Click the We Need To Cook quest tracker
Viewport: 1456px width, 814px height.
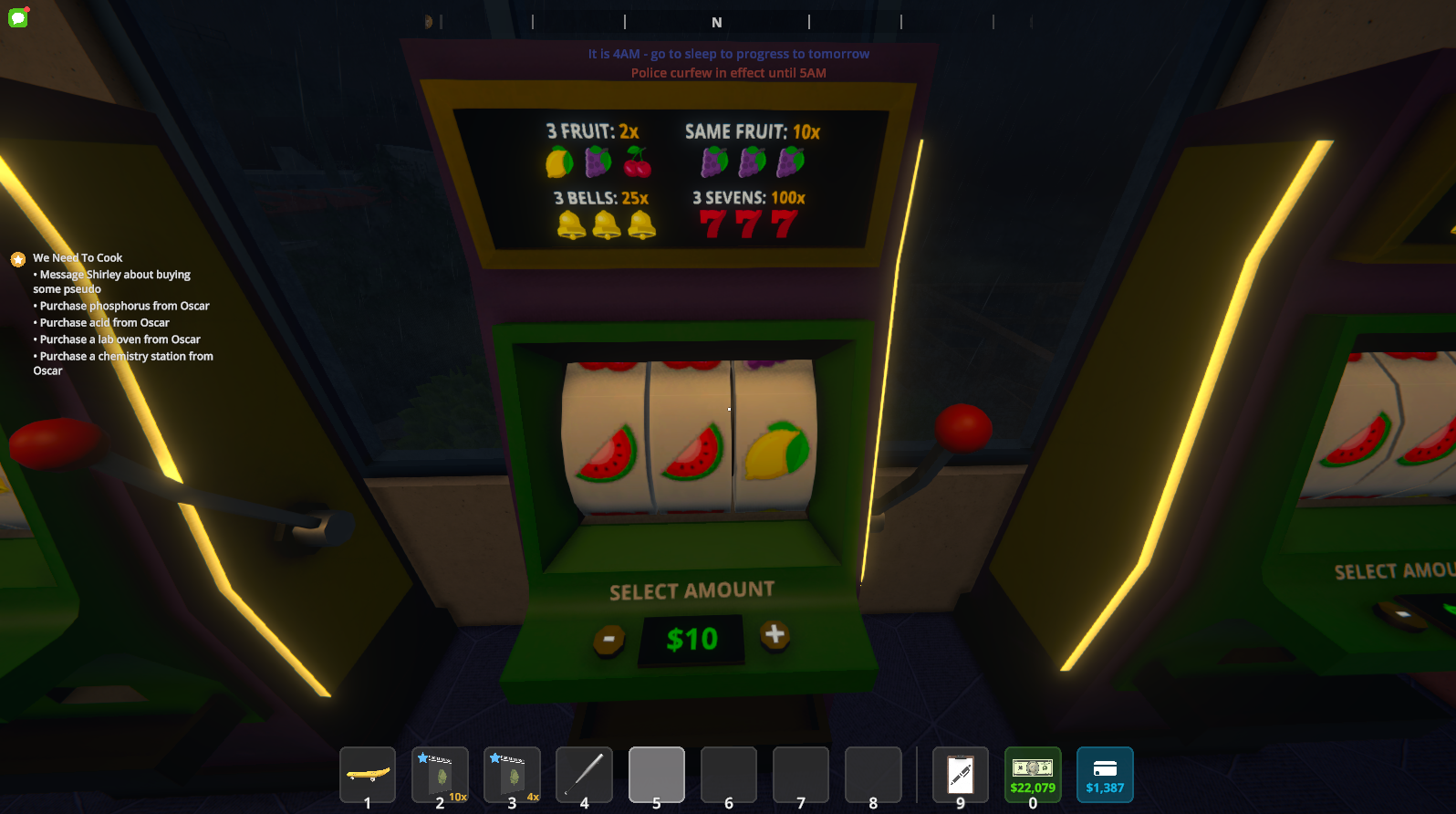tap(78, 258)
